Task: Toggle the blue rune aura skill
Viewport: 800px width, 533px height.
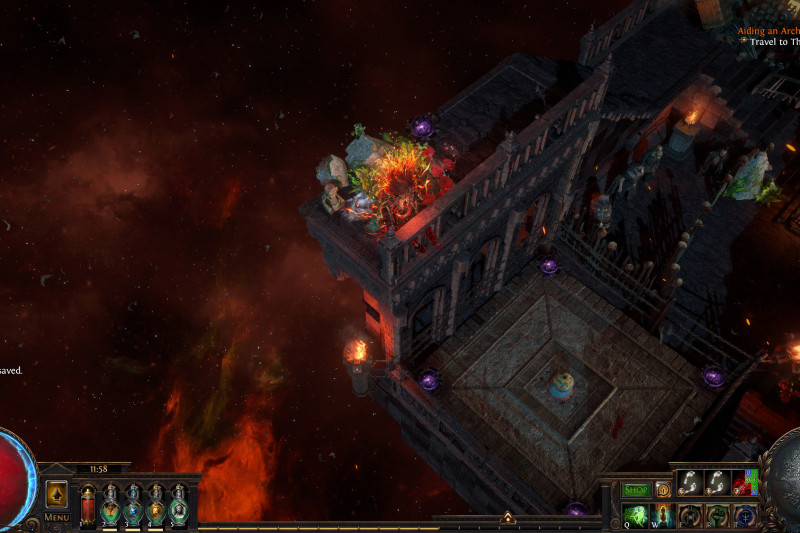Action: [745, 516]
